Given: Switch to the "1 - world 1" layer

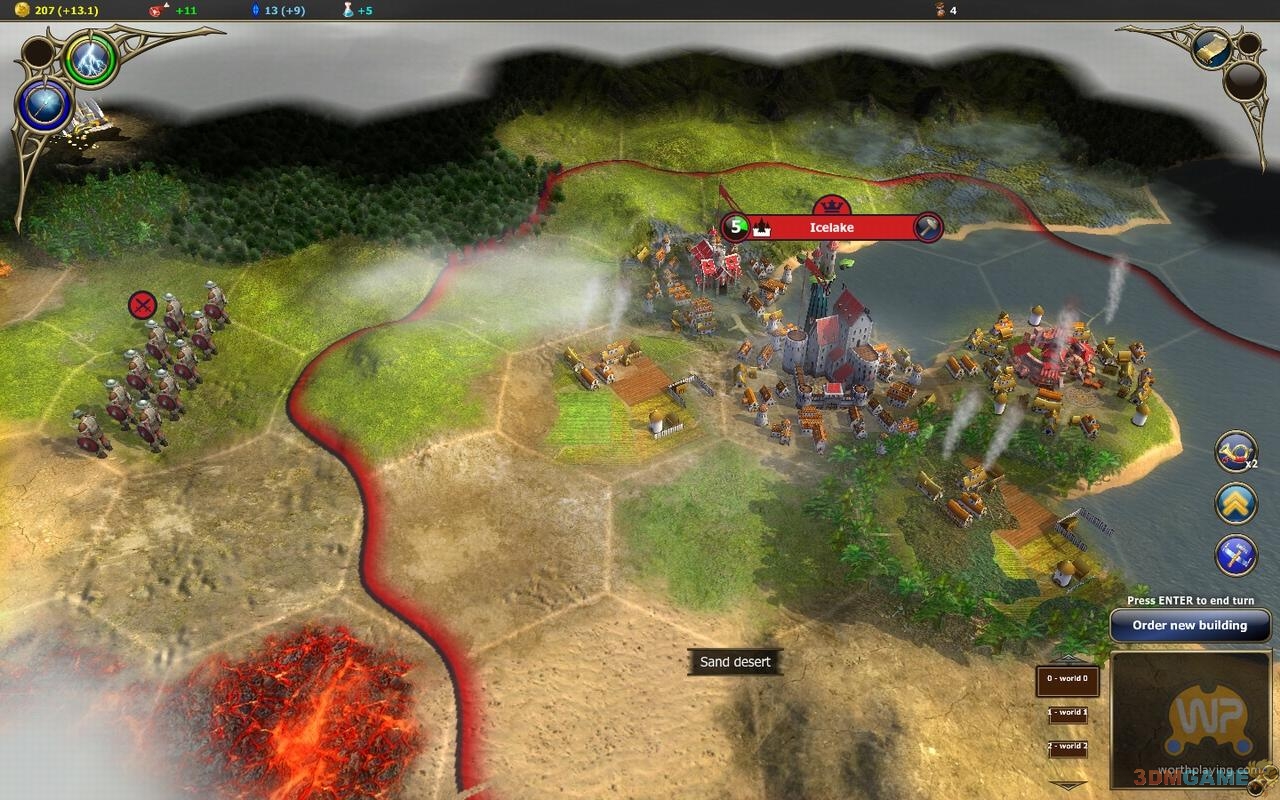Looking at the screenshot, I should coord(1067,714).
